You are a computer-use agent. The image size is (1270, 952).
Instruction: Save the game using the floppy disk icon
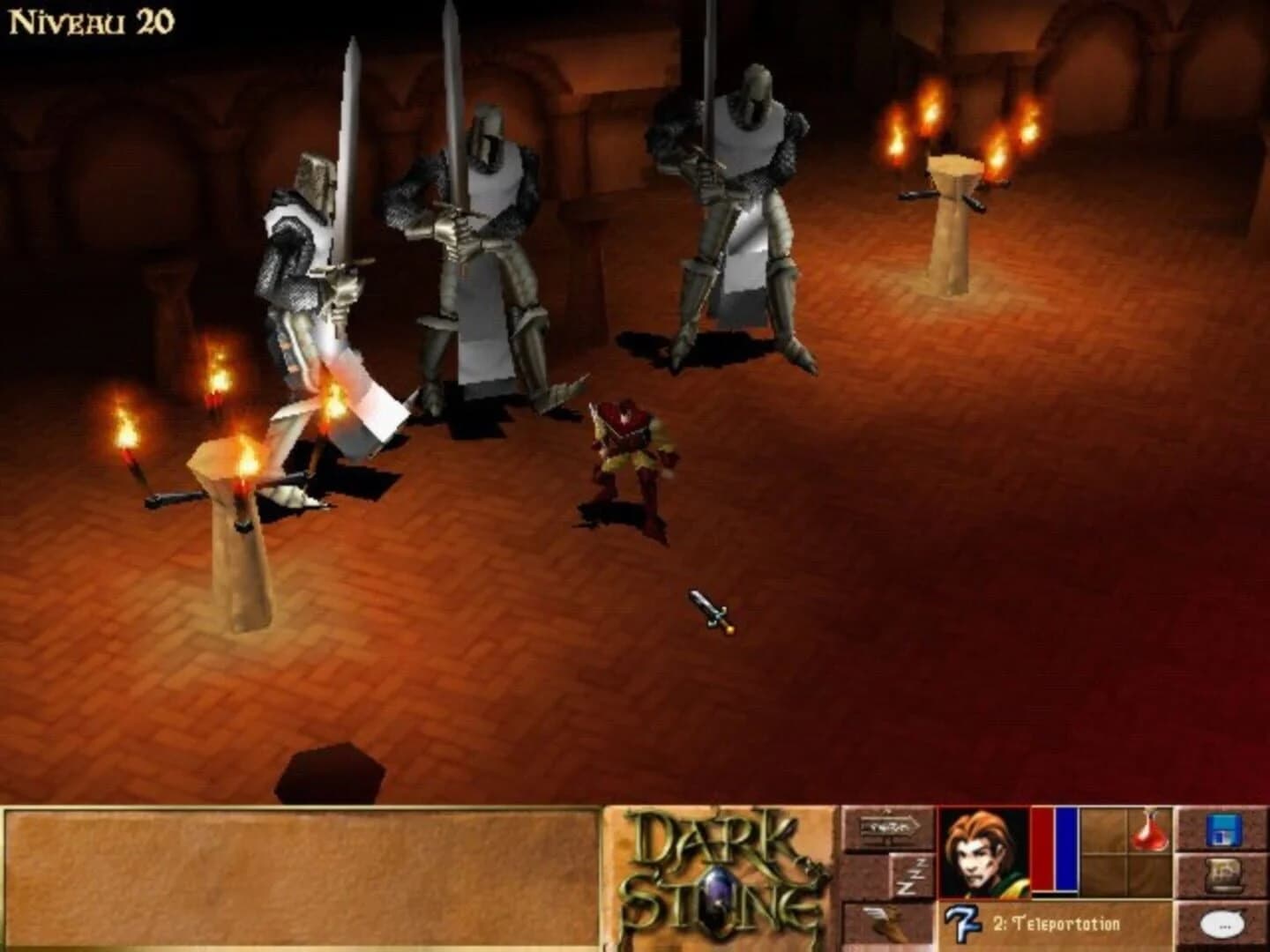pos(1225,830)
